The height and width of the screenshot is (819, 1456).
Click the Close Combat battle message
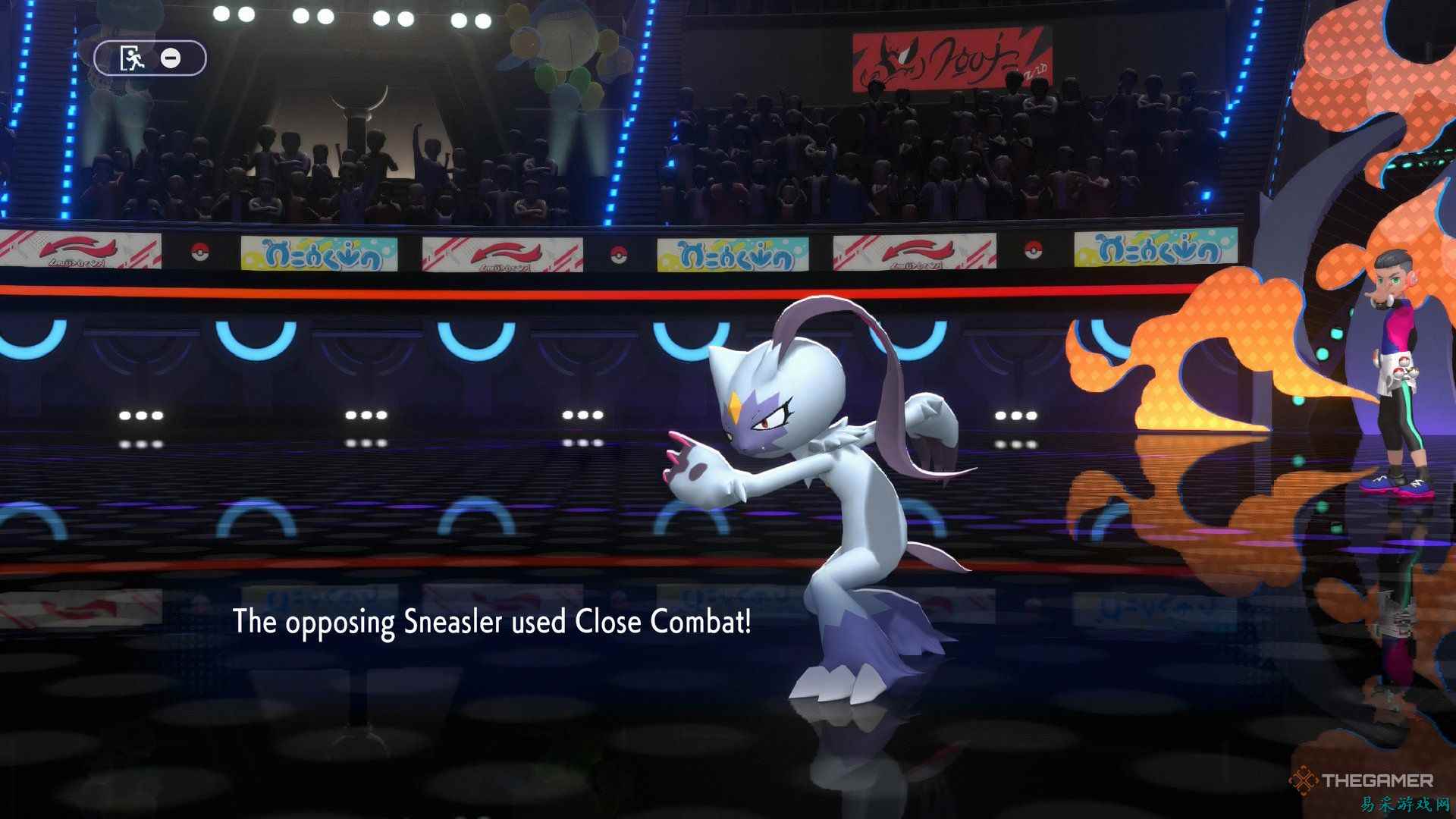coord(491,623)
